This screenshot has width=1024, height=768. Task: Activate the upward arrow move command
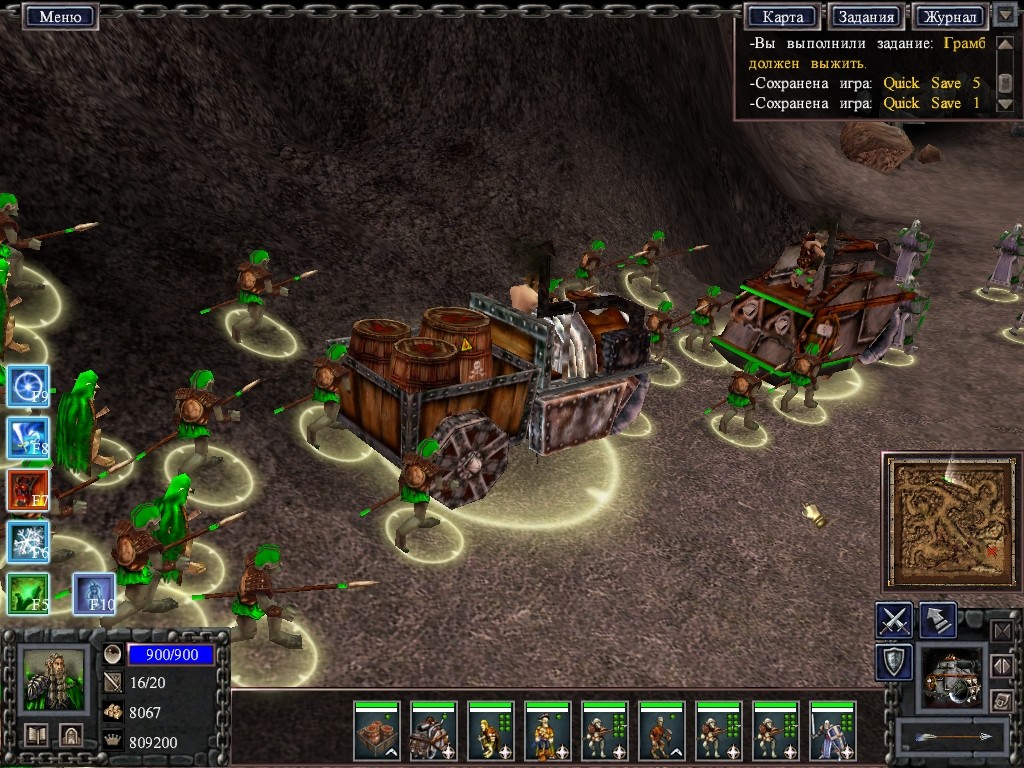[x=937, y=620]
